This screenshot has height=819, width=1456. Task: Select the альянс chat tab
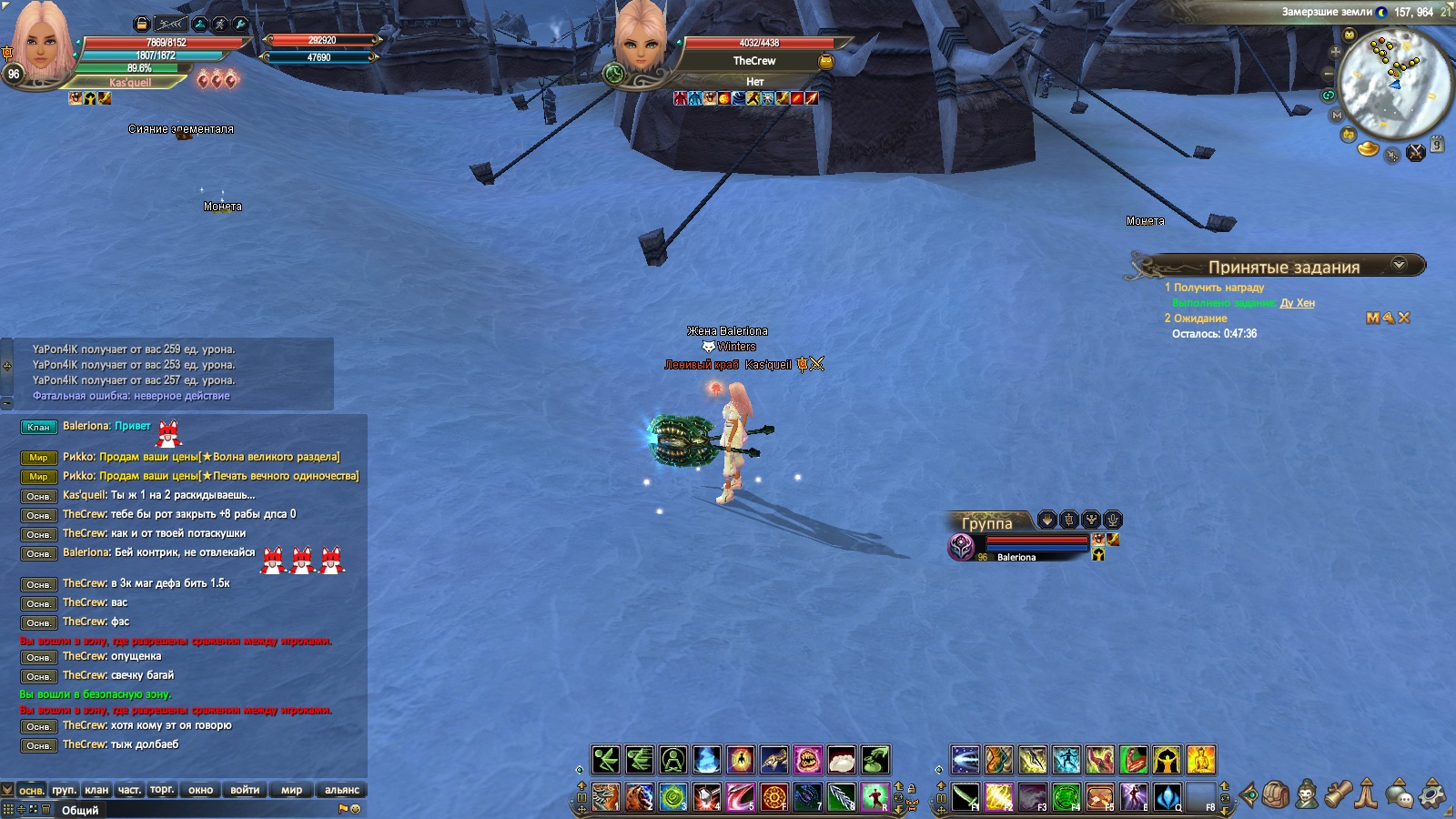[x=341, y=790]
